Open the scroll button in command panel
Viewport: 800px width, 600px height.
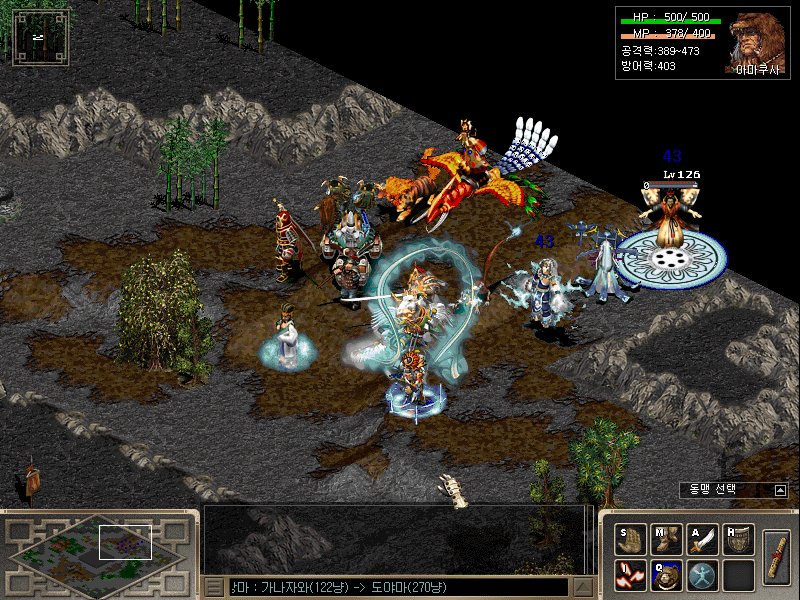776,556
